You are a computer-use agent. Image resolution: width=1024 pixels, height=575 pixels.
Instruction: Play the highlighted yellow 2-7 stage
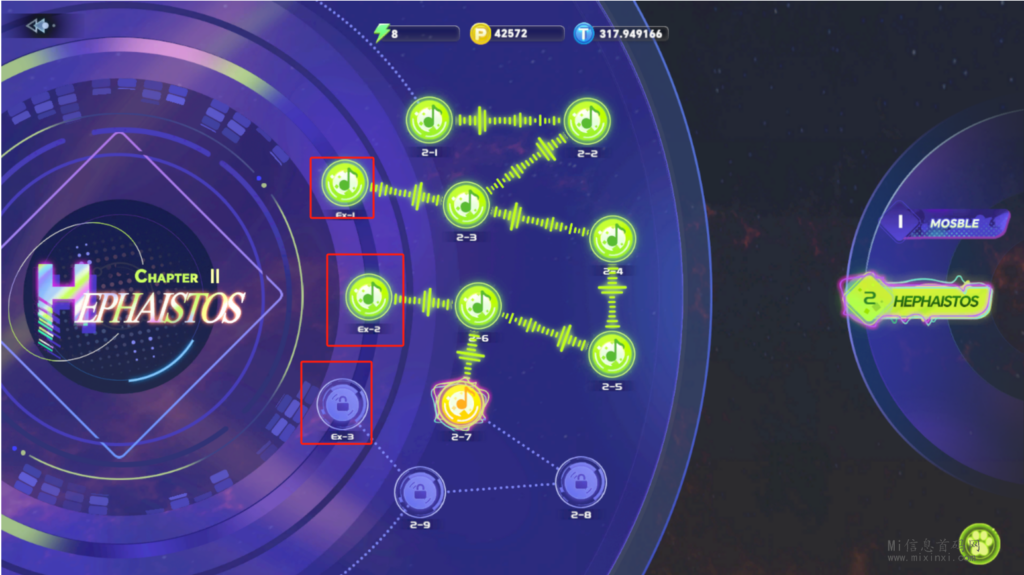tap(461, 403)
